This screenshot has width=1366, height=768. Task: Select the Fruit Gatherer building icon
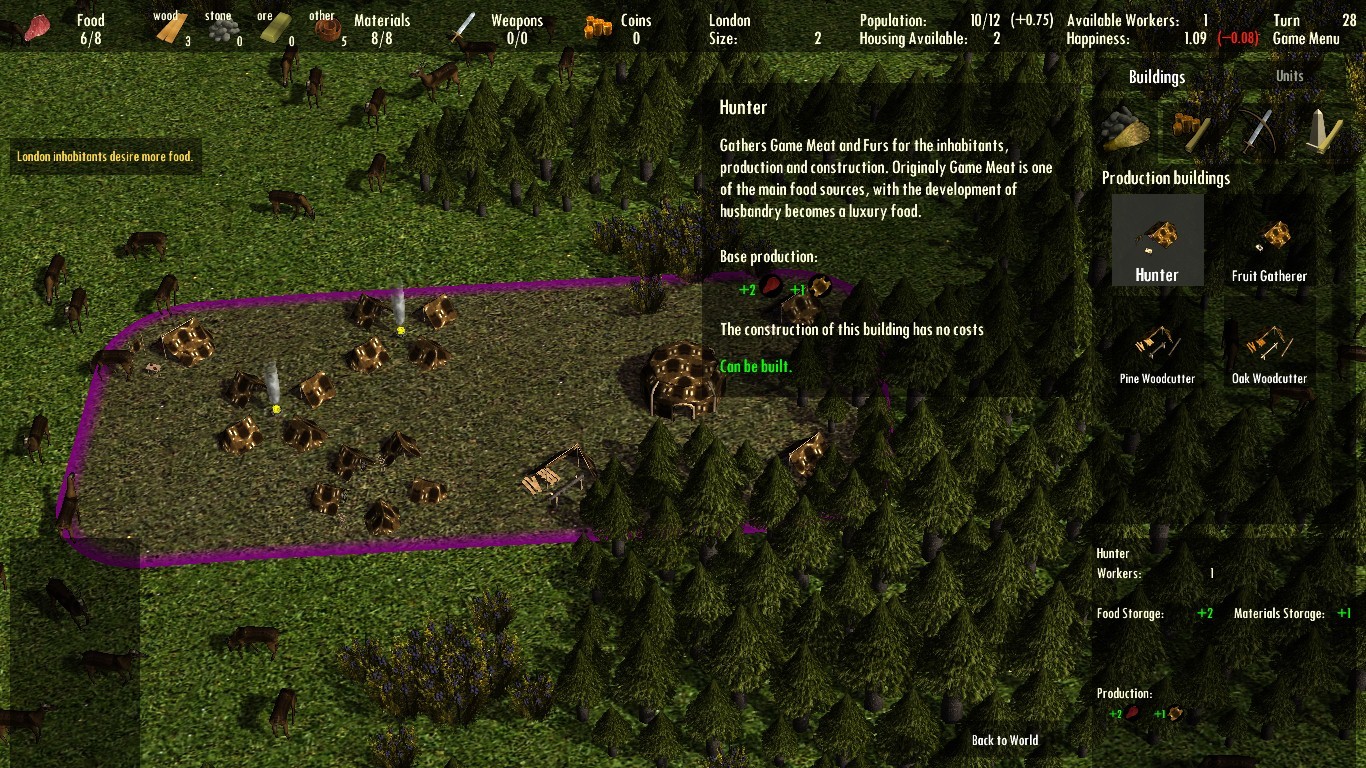point(1272,238)
